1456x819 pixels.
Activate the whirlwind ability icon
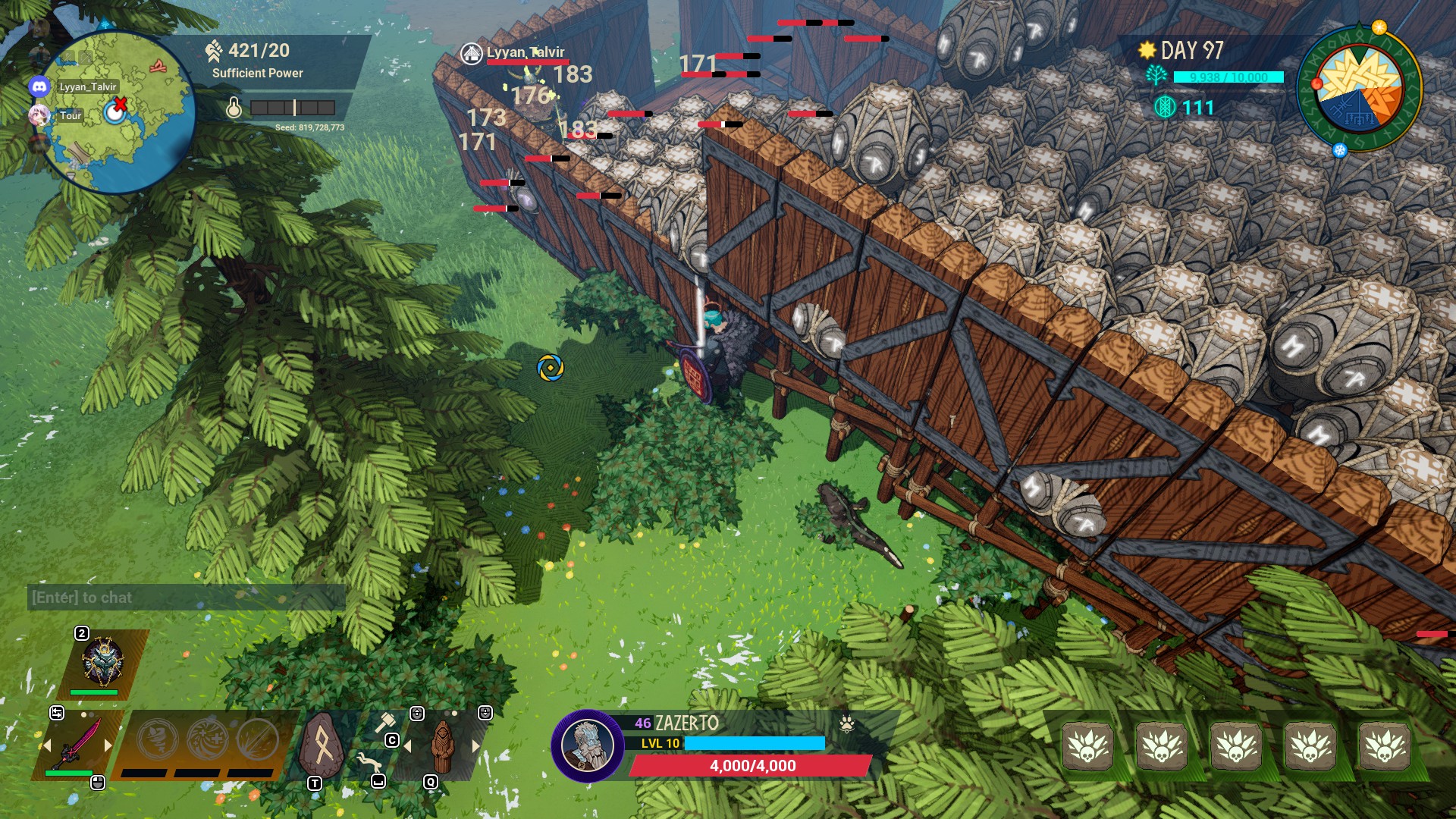coord(158,739)
